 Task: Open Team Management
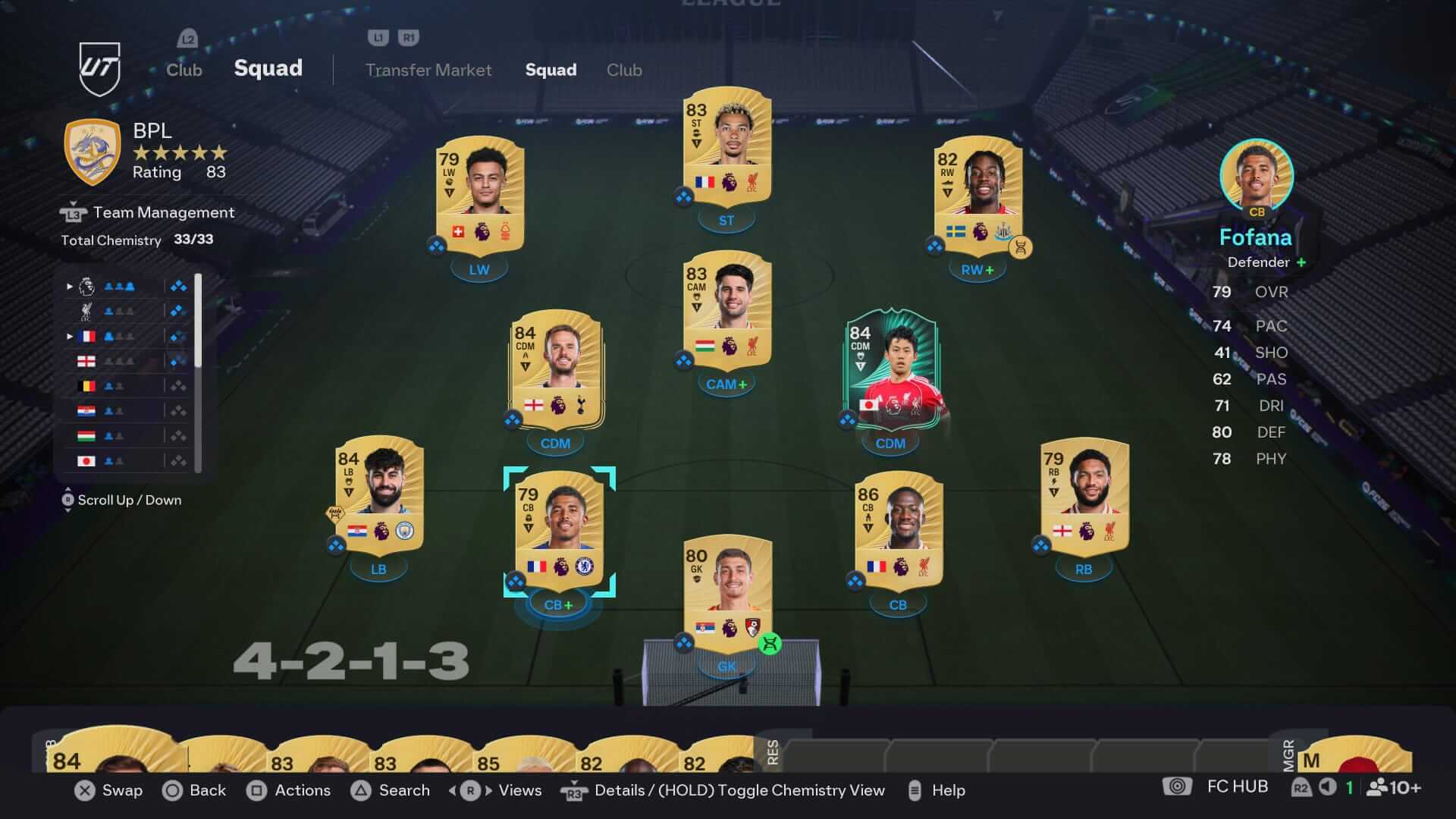[x=163, y=212]
